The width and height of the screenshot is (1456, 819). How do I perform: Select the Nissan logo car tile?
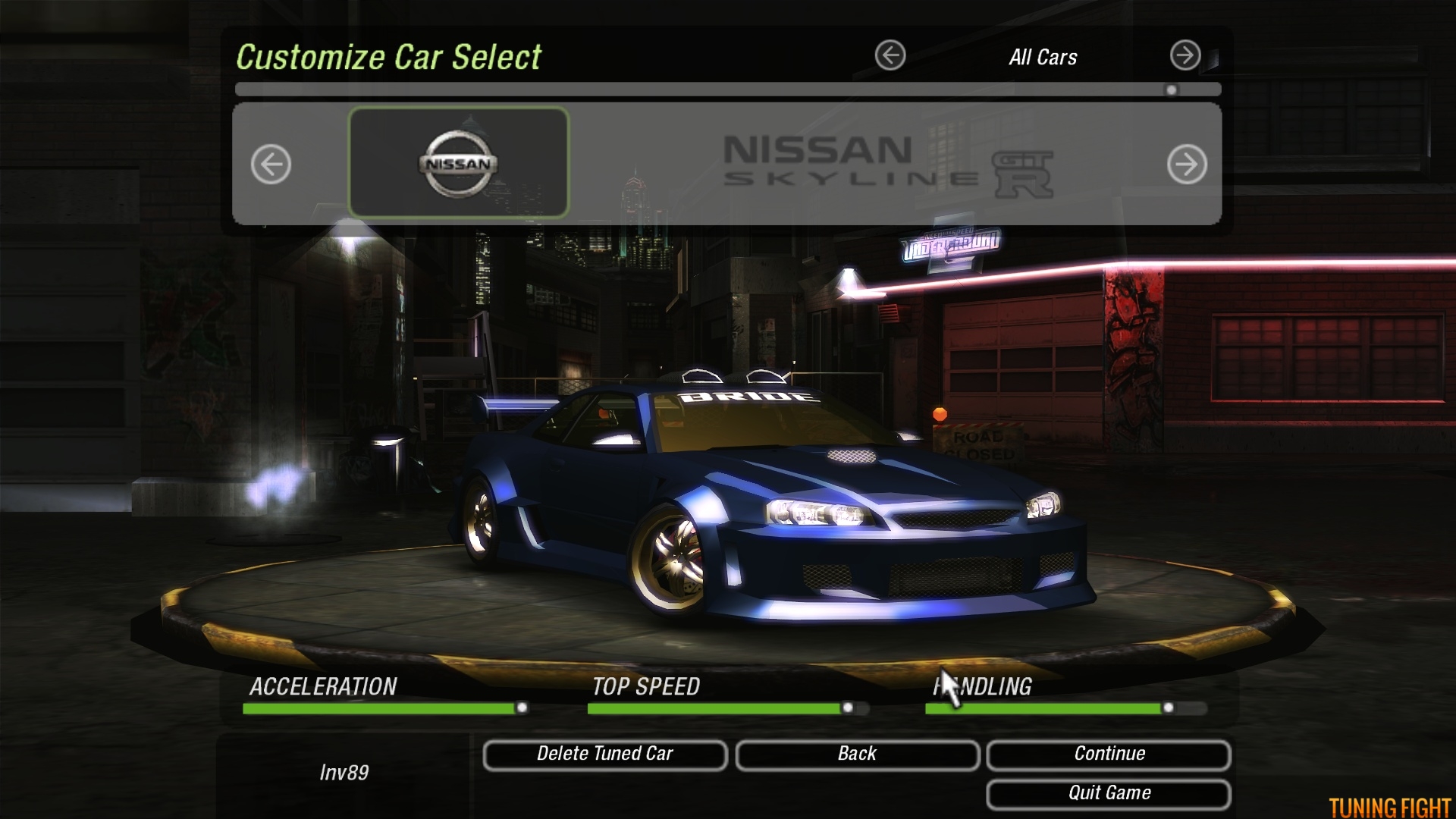pos(458,163)
